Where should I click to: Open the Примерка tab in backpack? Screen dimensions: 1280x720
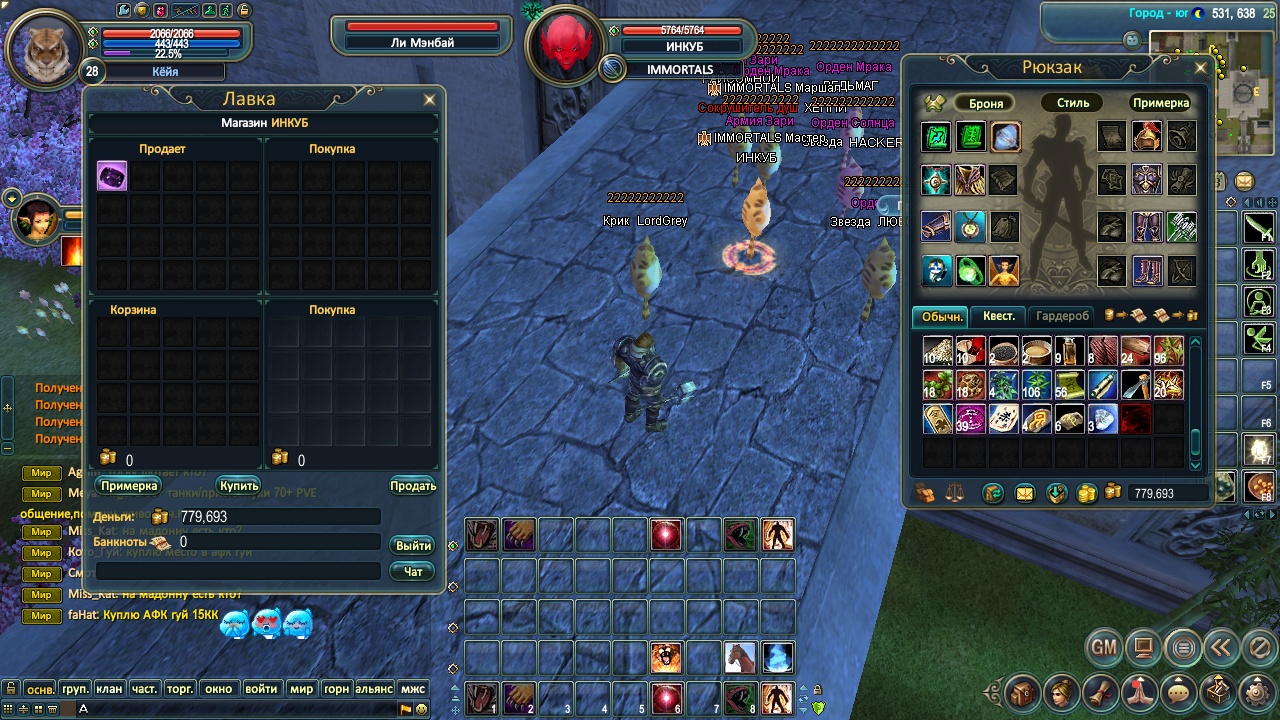pyautogui.click(x=1160, y=102)
